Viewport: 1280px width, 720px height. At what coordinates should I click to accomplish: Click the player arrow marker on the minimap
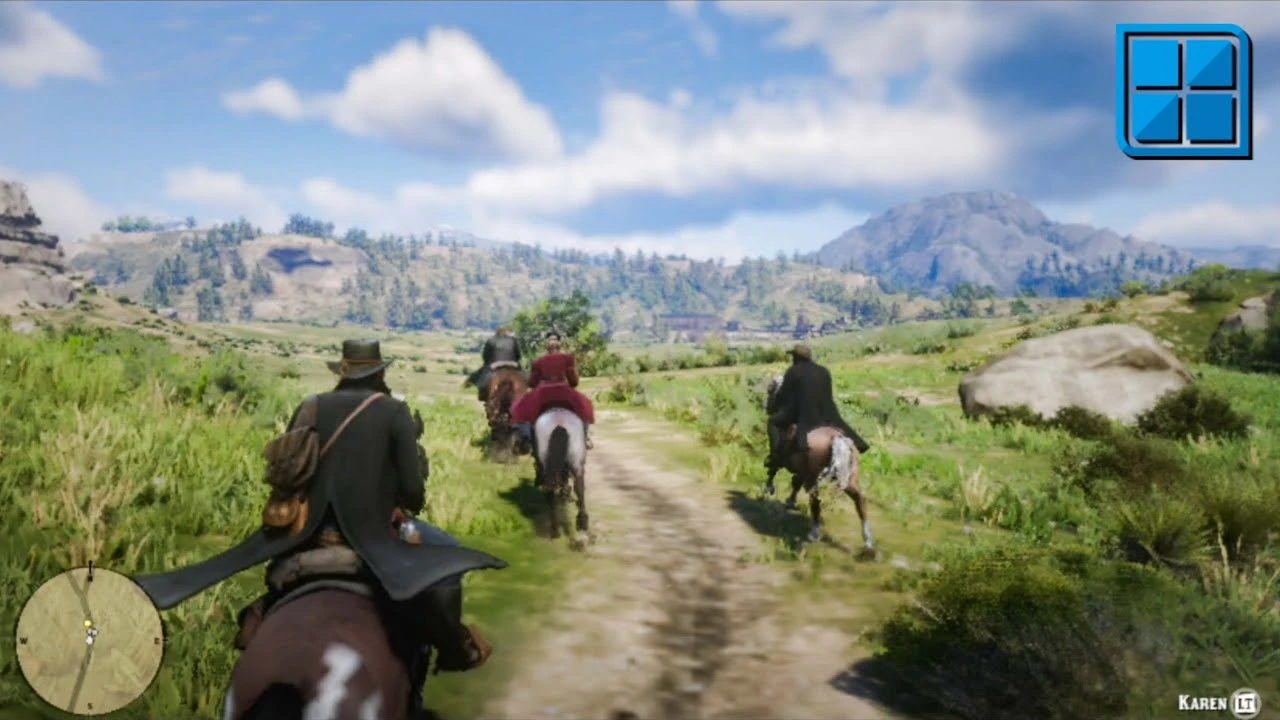pyautogui.click(x=91, y=637)
